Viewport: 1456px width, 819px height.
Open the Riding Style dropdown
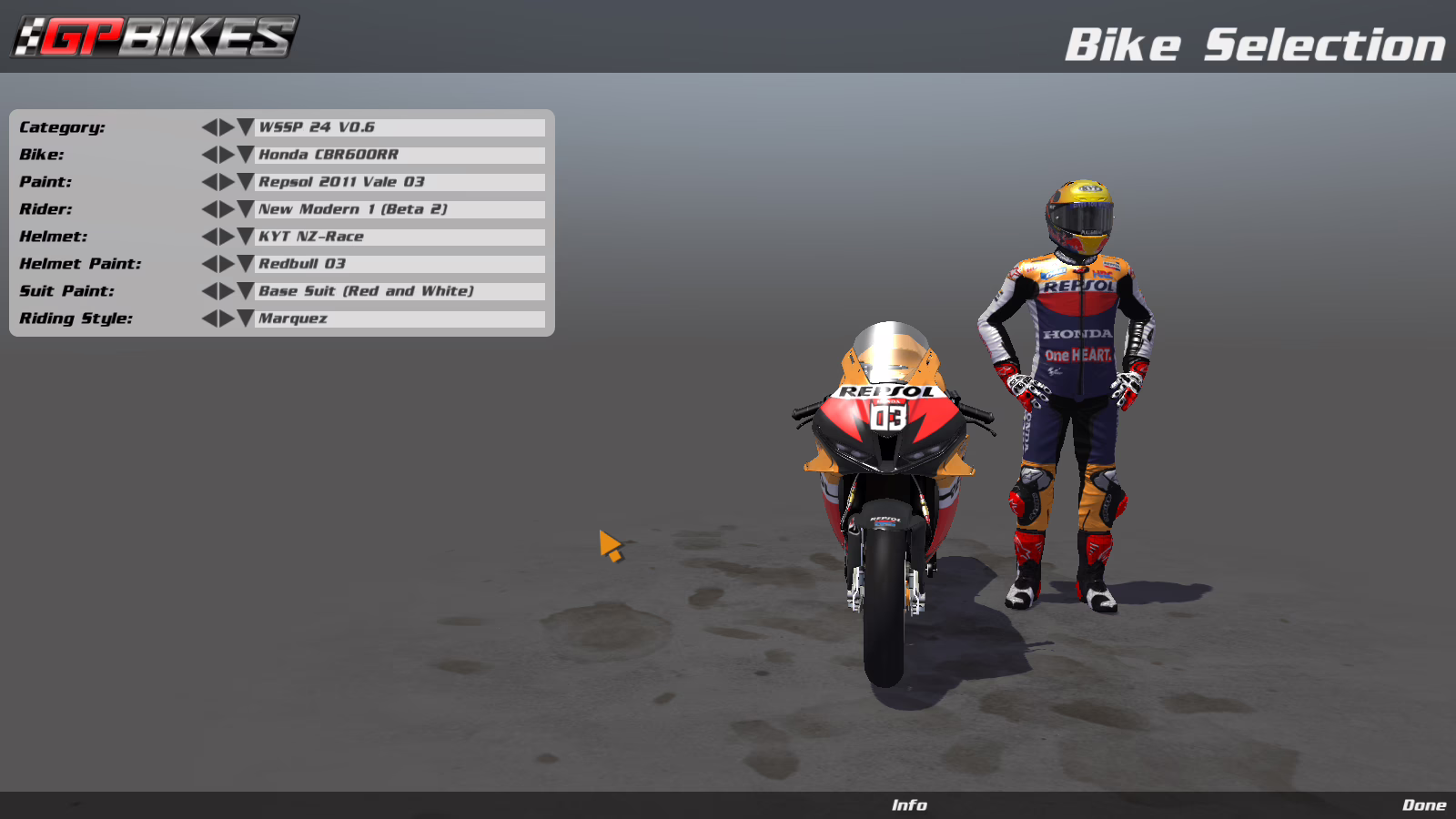click(x=246, y=318)
